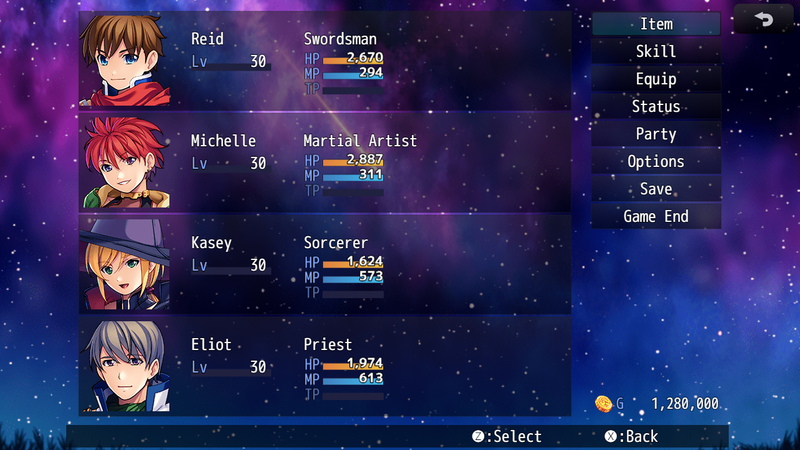Image resolution: width=800 pixels, height=450 pixels.
Task: Click the back arrow button
Action: click(764, 19)
